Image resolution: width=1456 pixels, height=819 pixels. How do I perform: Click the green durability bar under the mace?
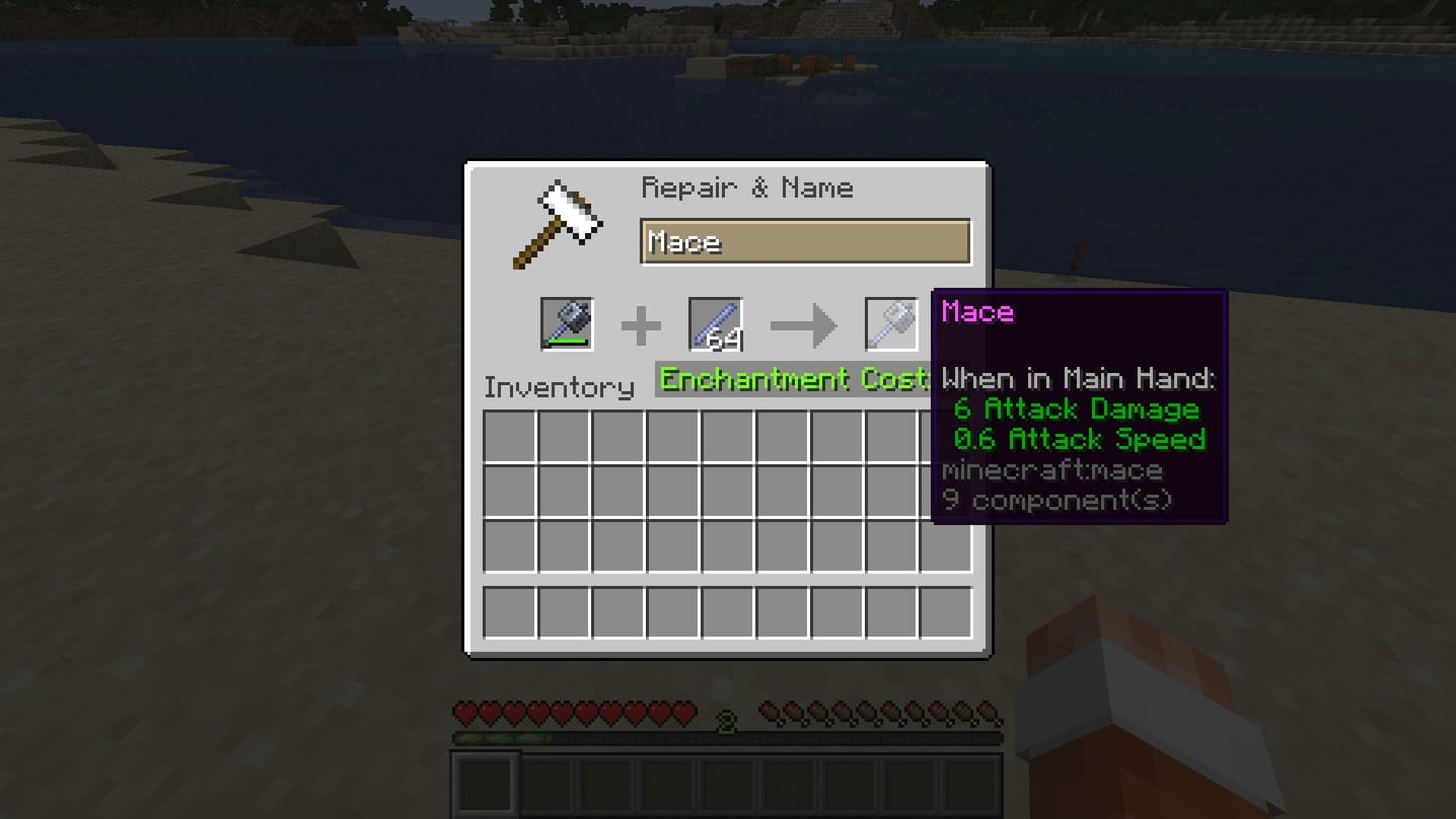(x=567, y=342)
